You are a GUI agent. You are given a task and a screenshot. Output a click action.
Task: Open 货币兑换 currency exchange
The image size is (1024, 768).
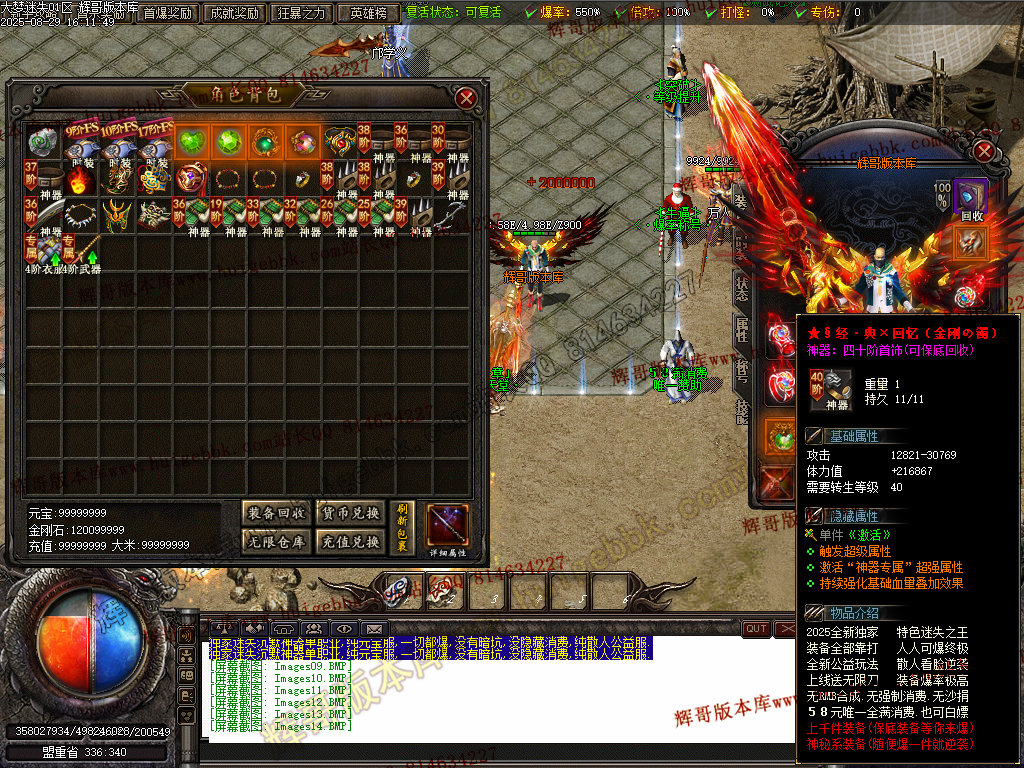pos(349,513)
